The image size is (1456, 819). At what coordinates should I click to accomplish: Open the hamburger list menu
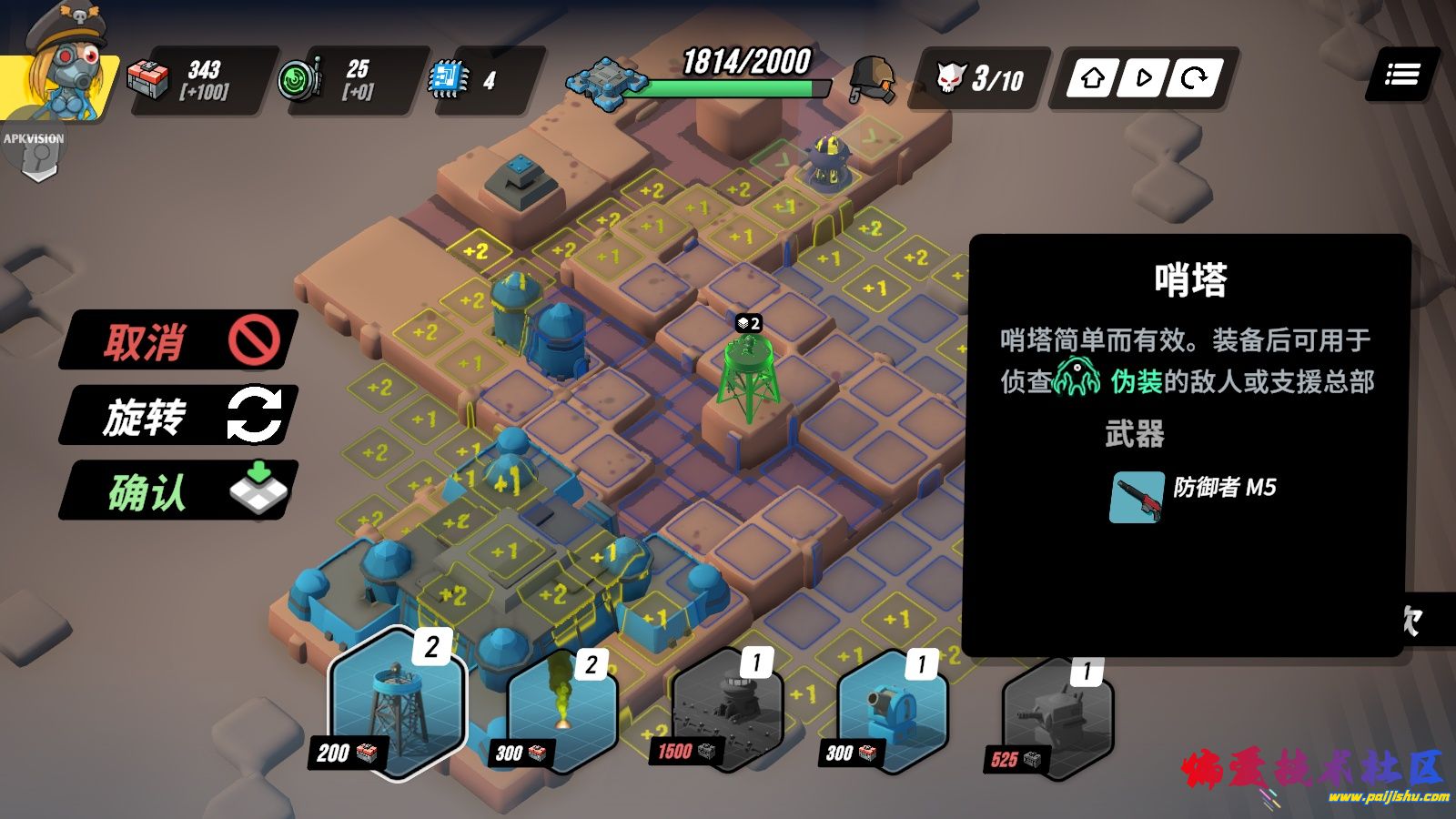click(1402, 75)
